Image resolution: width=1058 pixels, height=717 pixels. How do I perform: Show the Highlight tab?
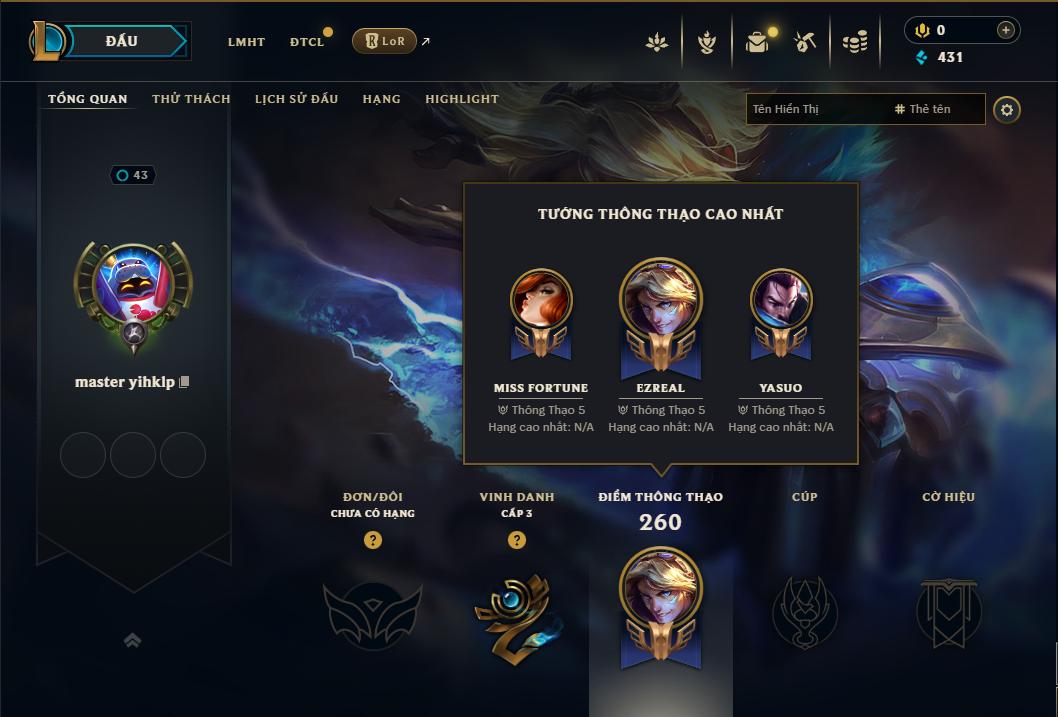461,99
